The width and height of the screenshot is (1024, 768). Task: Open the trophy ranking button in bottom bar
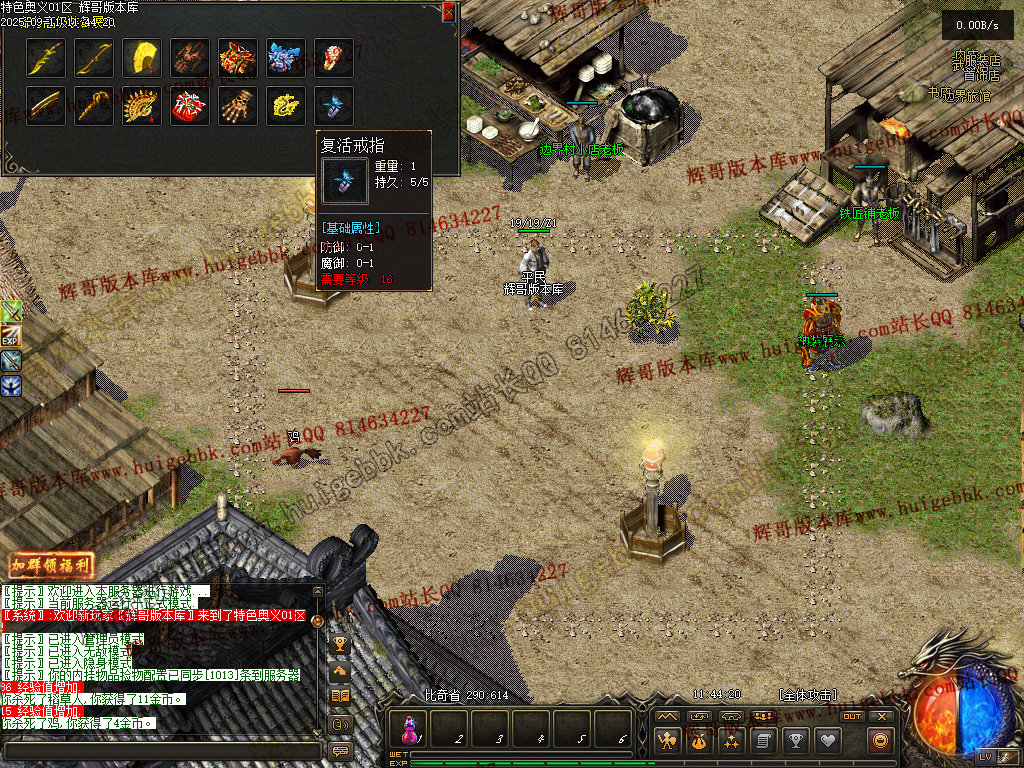796,740
